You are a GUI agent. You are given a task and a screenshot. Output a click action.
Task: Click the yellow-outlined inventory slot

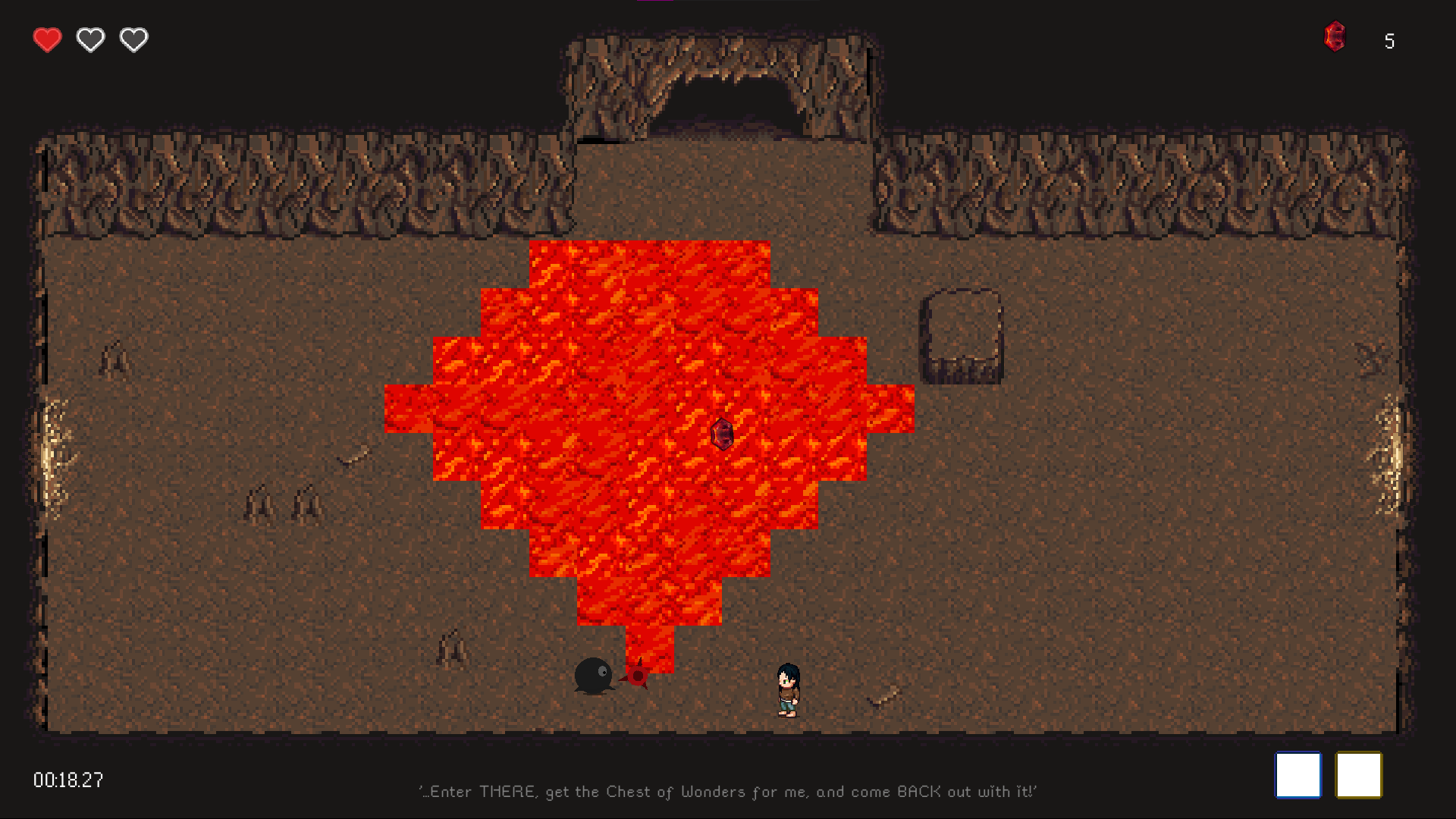(1360, 775)
